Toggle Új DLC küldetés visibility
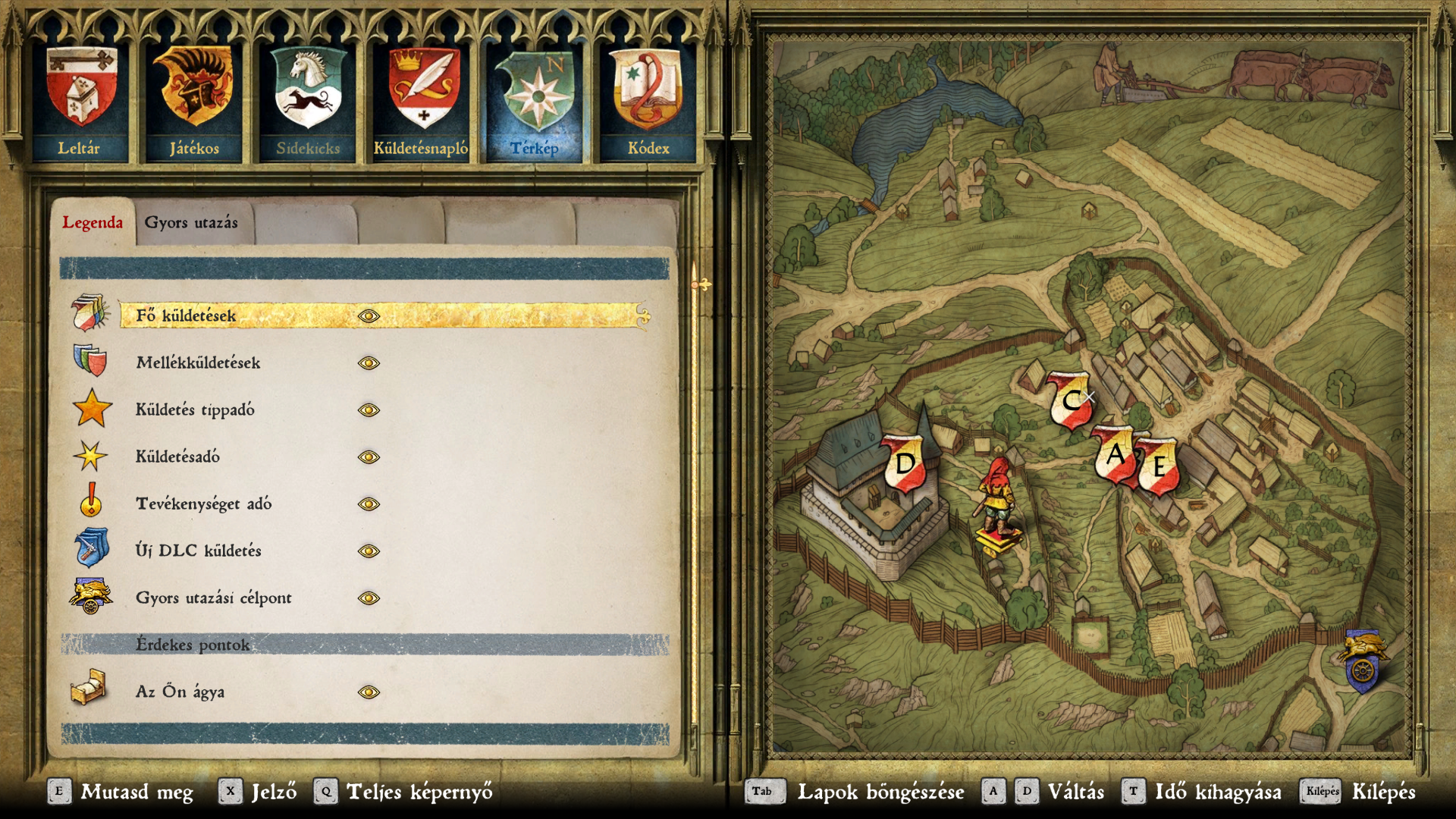1456x819 pixels. [369, 551]
